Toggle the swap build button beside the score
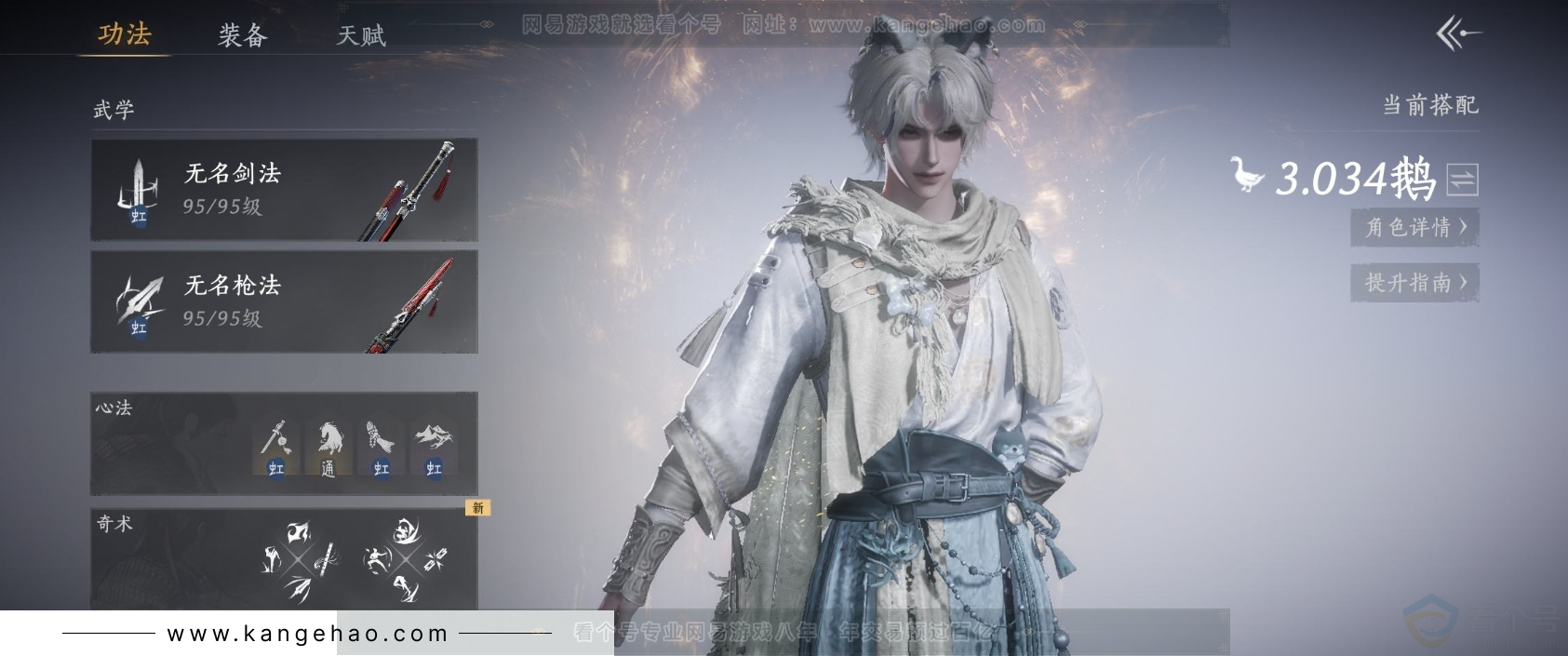The width and height of the screenshot is (1568, 656). point(1462,180)
